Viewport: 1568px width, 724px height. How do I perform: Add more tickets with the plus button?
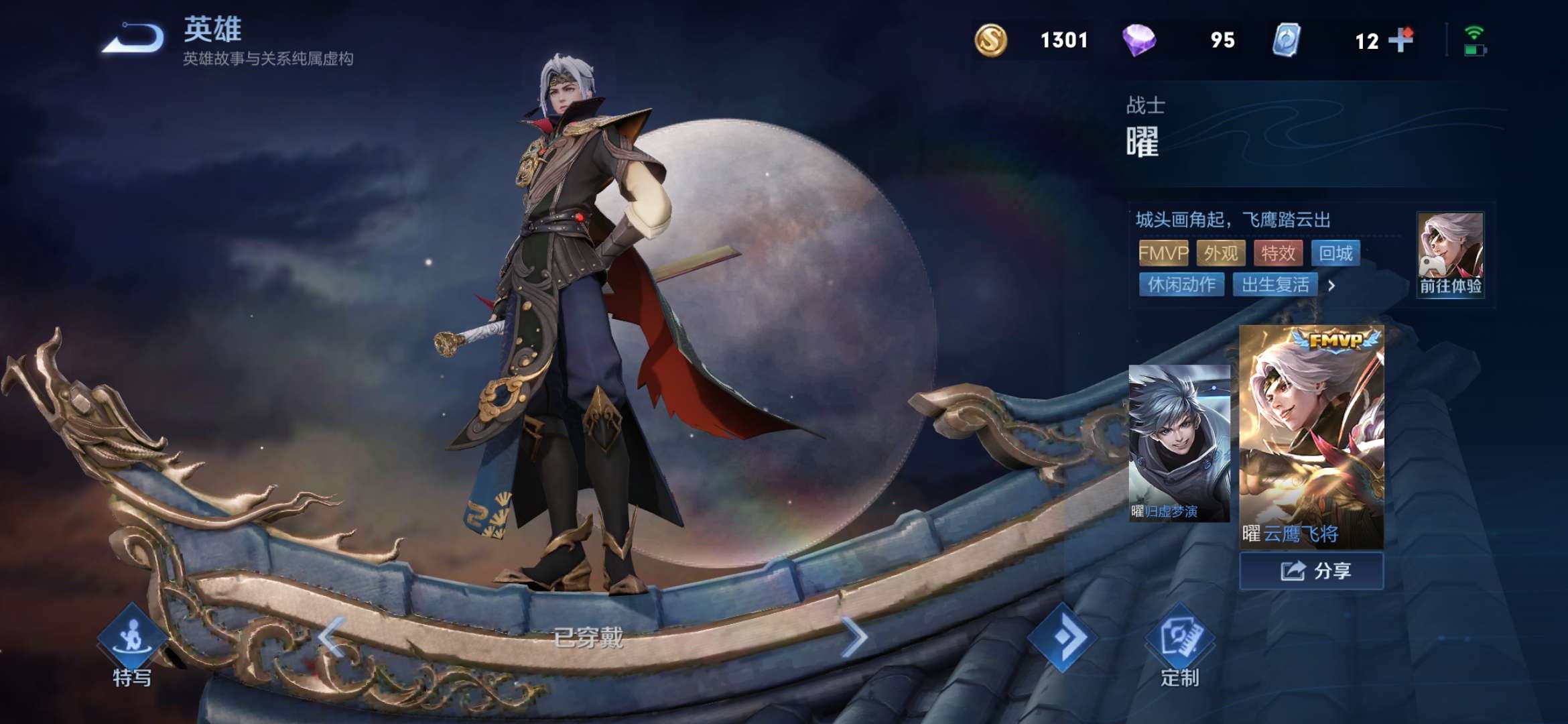(1400, 40)
